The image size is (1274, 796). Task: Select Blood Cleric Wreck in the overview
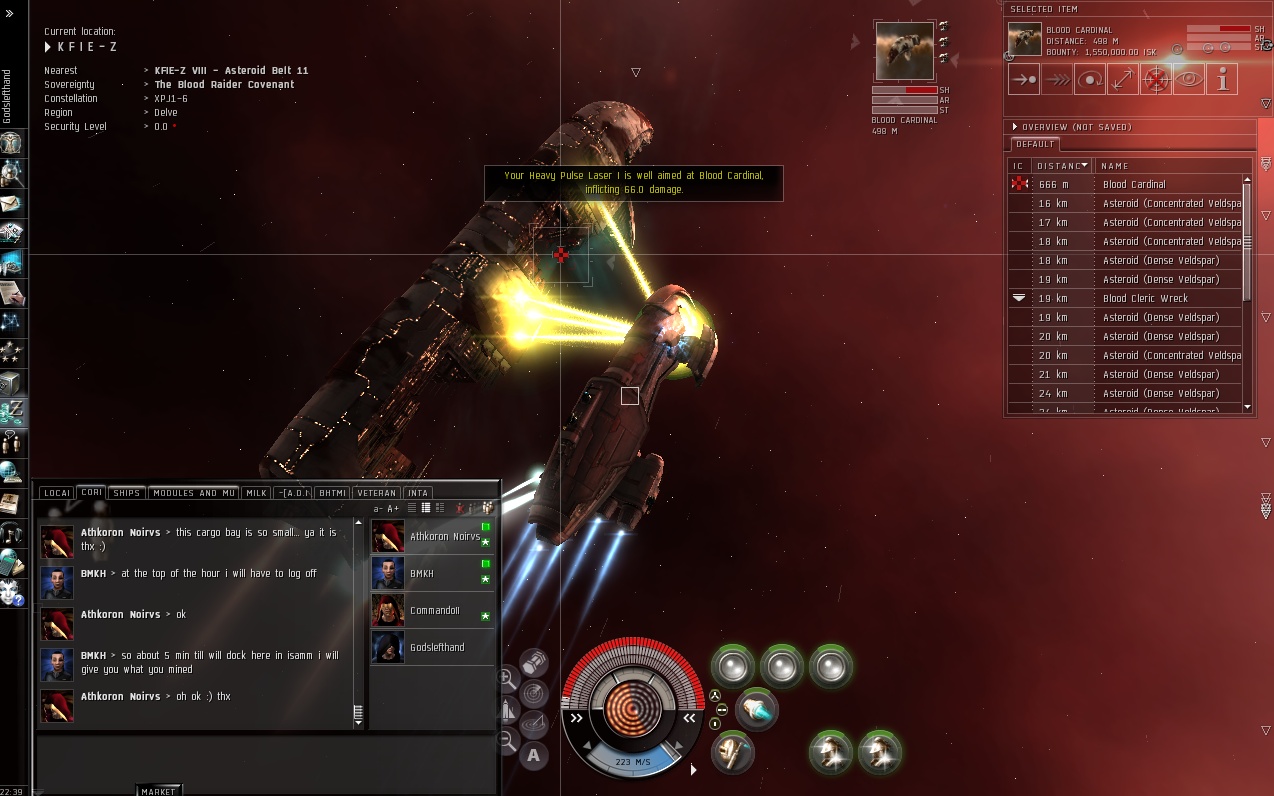pyautogui.click(x=1145, y=298)
